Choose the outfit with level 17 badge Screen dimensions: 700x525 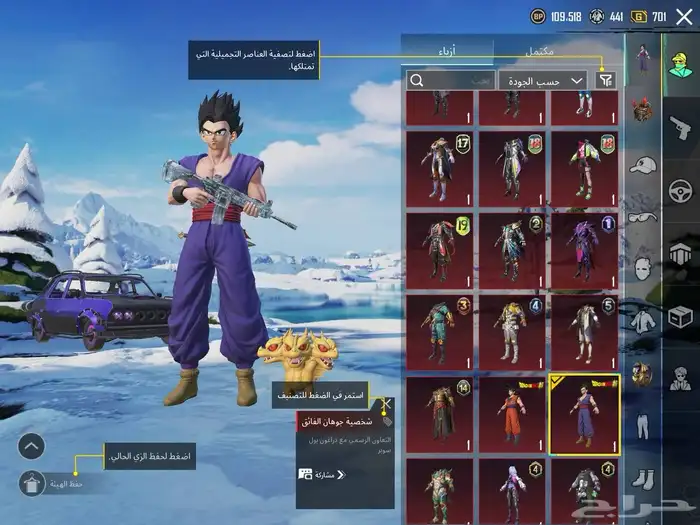[440, 167]
